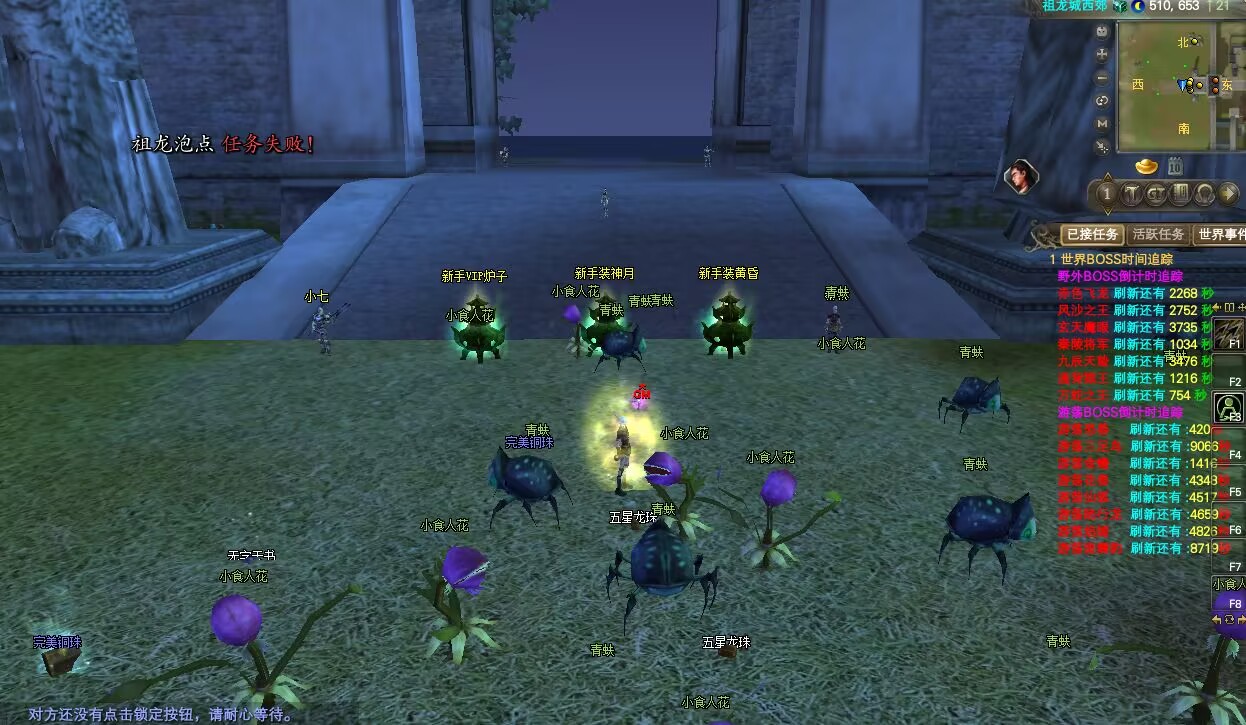The width and height of the screenshot is (1246, 725).
Task: Open the 已接任务 accepted quests tab
Action: point(1090,235)
